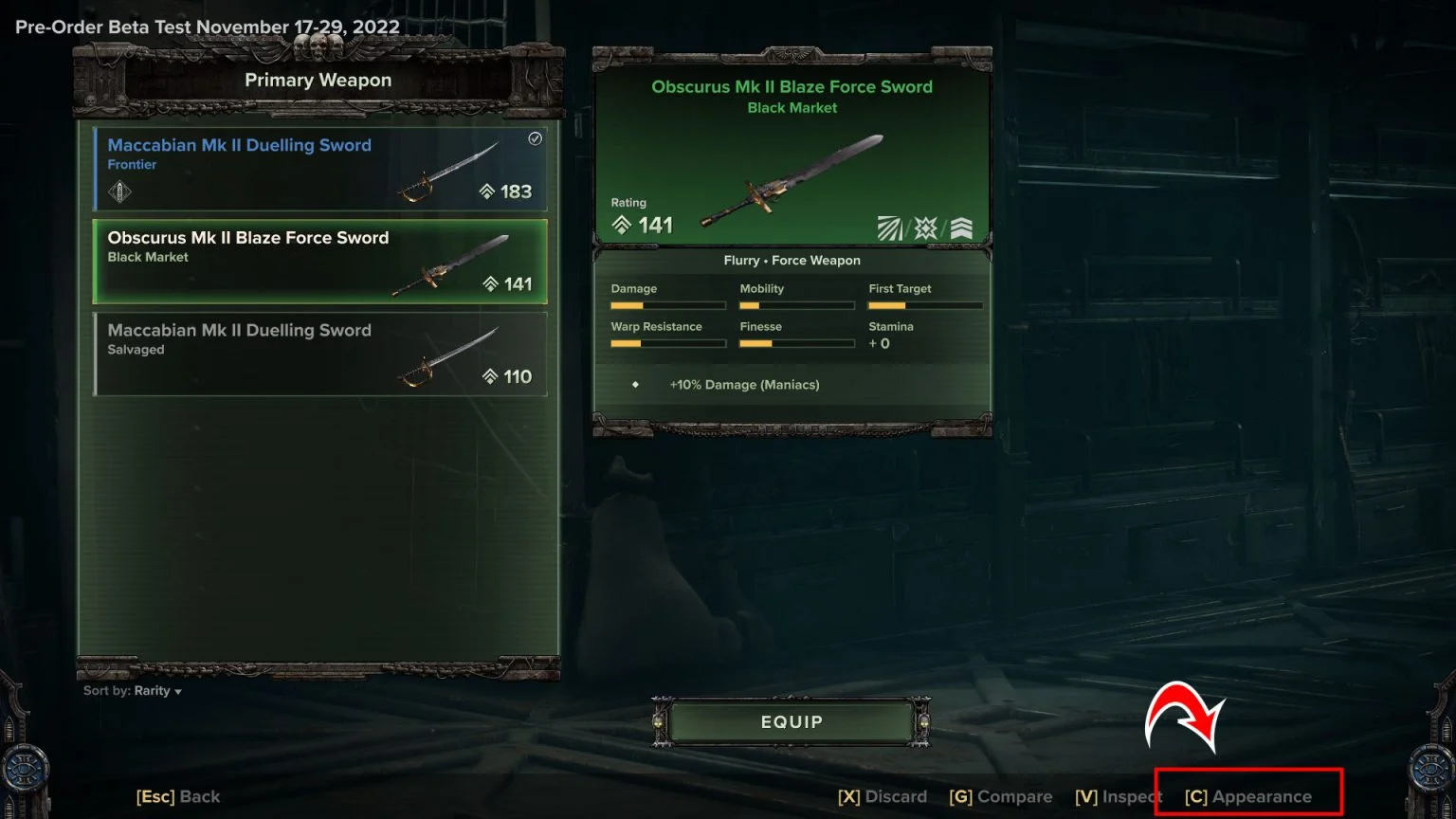1456x819 pixels.
Task: Click the perk diamond beside +10% Damage (Maniacs)
Action: 633,385
